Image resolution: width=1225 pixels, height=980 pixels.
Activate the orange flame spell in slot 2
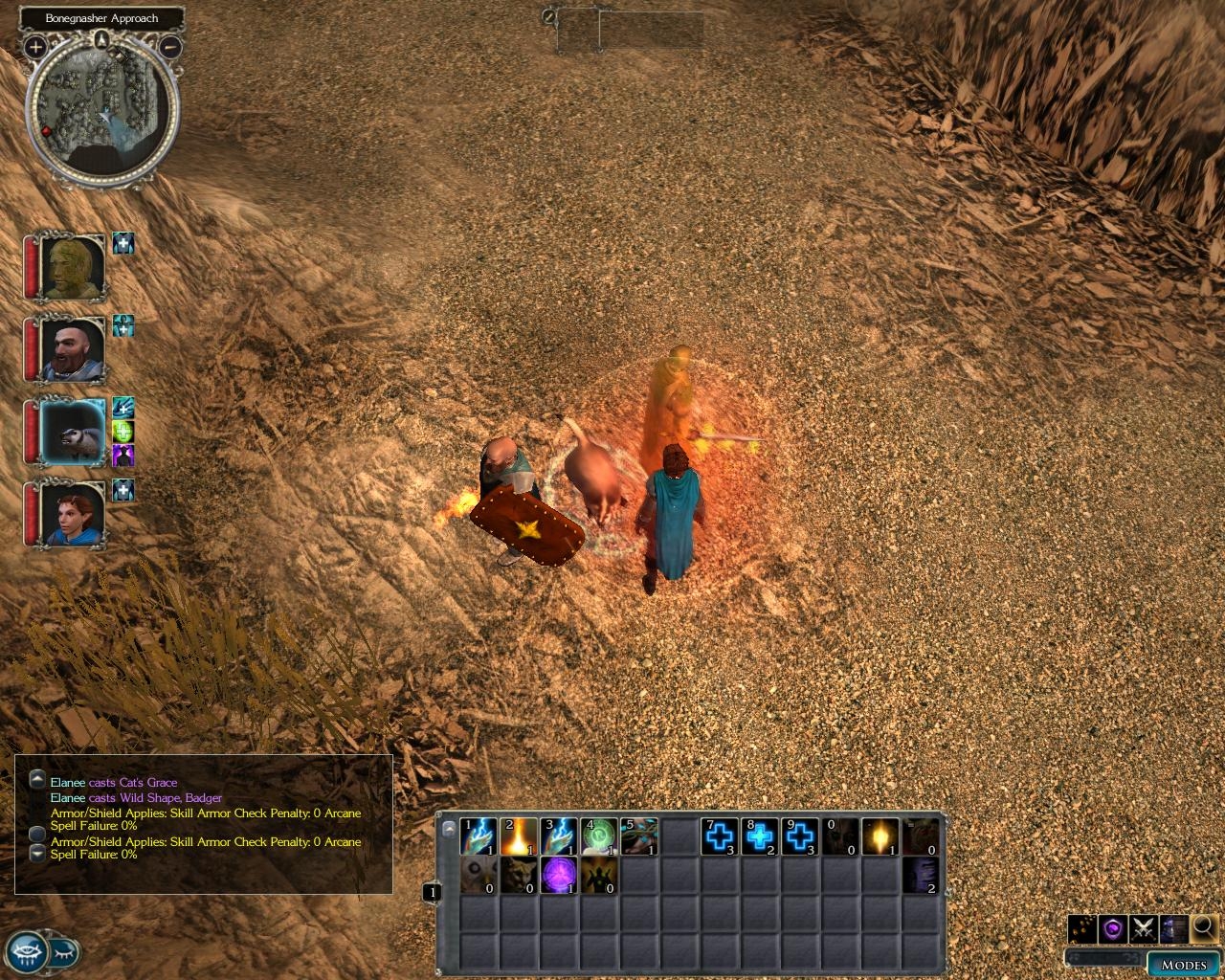[519, 836]
